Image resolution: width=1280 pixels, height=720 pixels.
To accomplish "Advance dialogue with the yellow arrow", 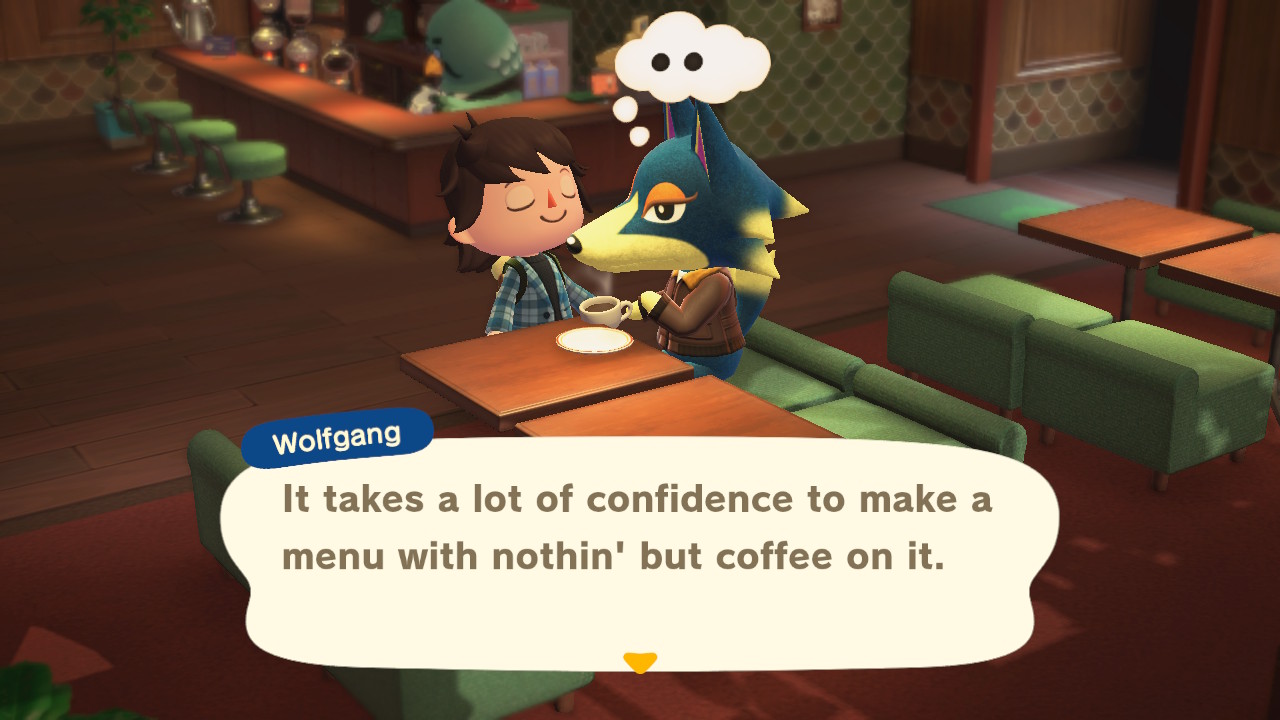I will [640, 662].
